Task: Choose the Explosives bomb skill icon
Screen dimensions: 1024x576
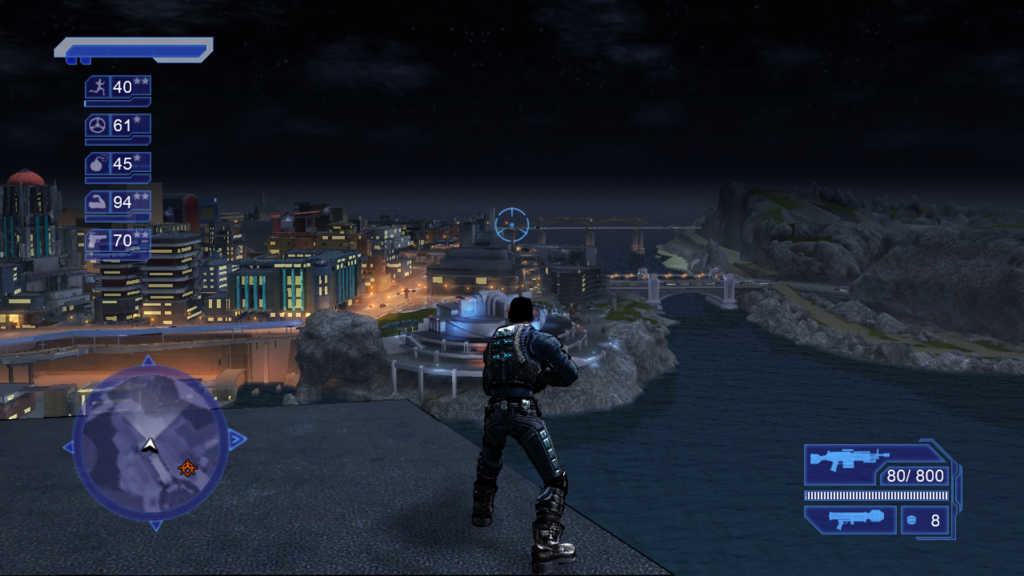Action: click(98, 163)
